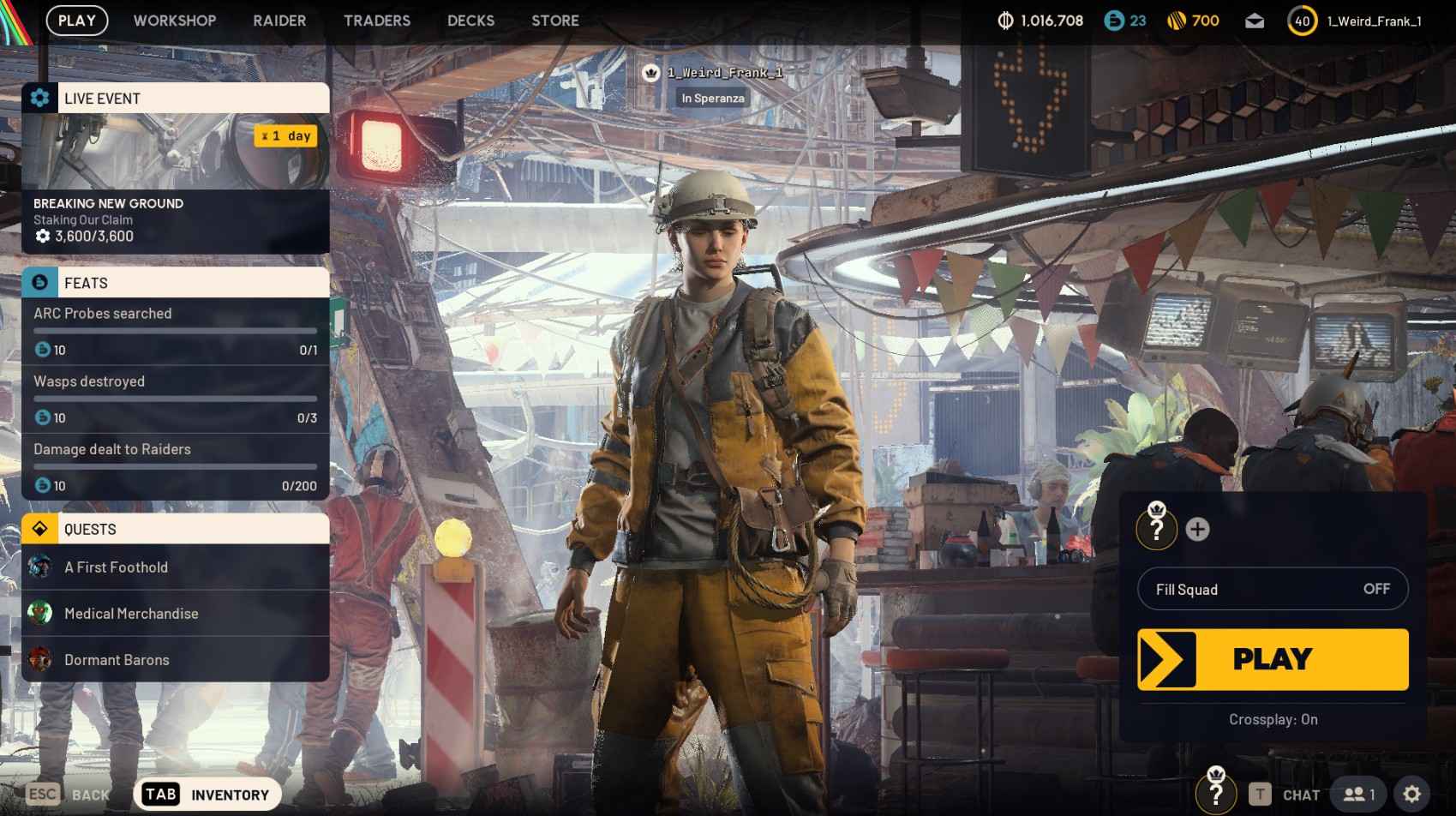Open the online players icon near Chat
Viewport: 1456px width, 816px height.
(x=1354, y=794)
